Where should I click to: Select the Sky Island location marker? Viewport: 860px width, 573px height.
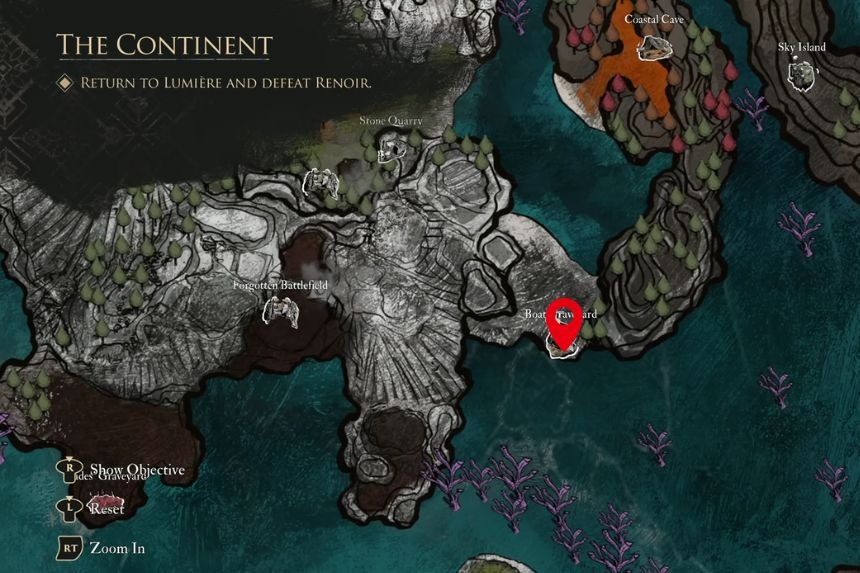pos(801,73)
